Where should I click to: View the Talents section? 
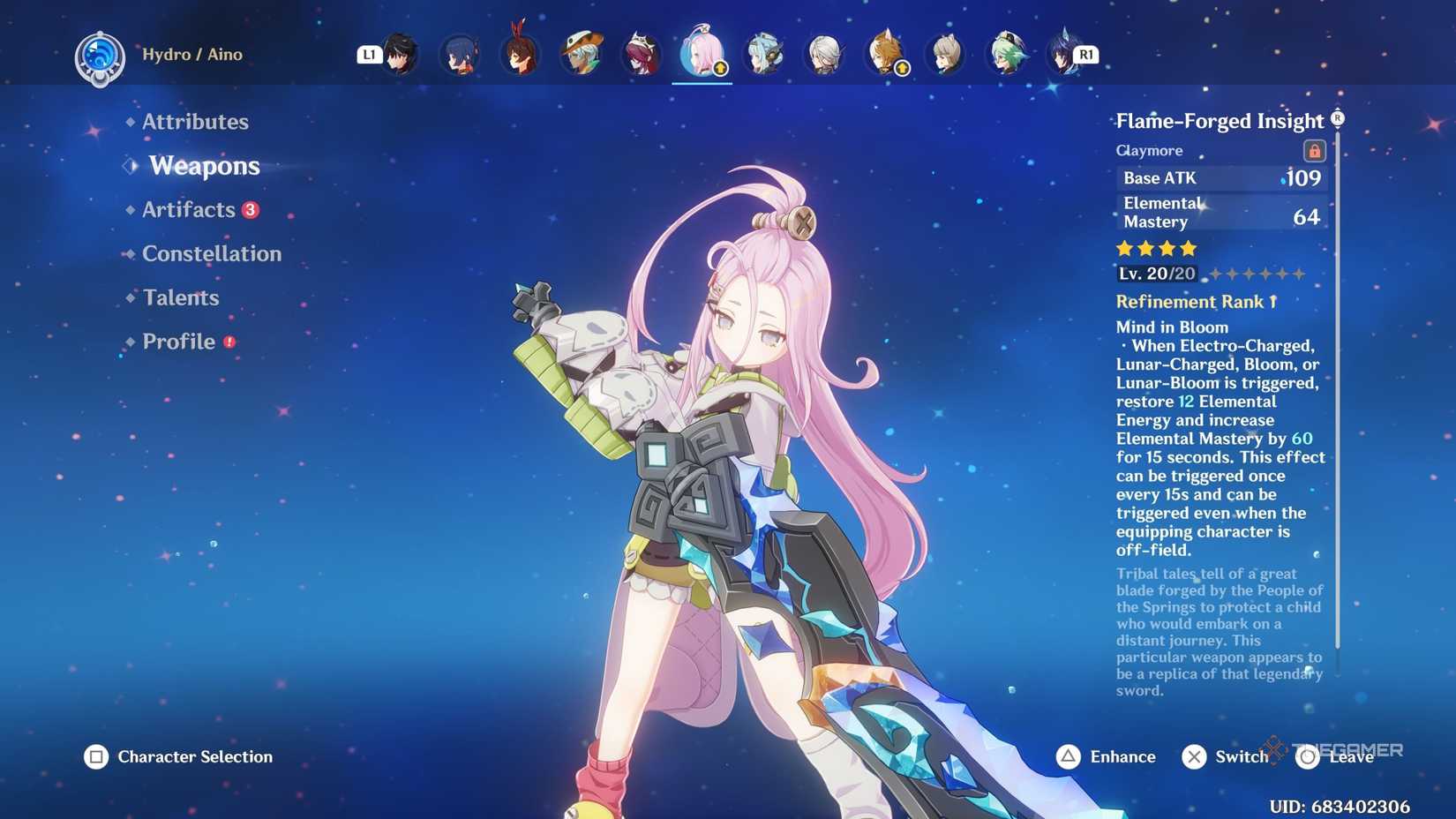(181, 297)
